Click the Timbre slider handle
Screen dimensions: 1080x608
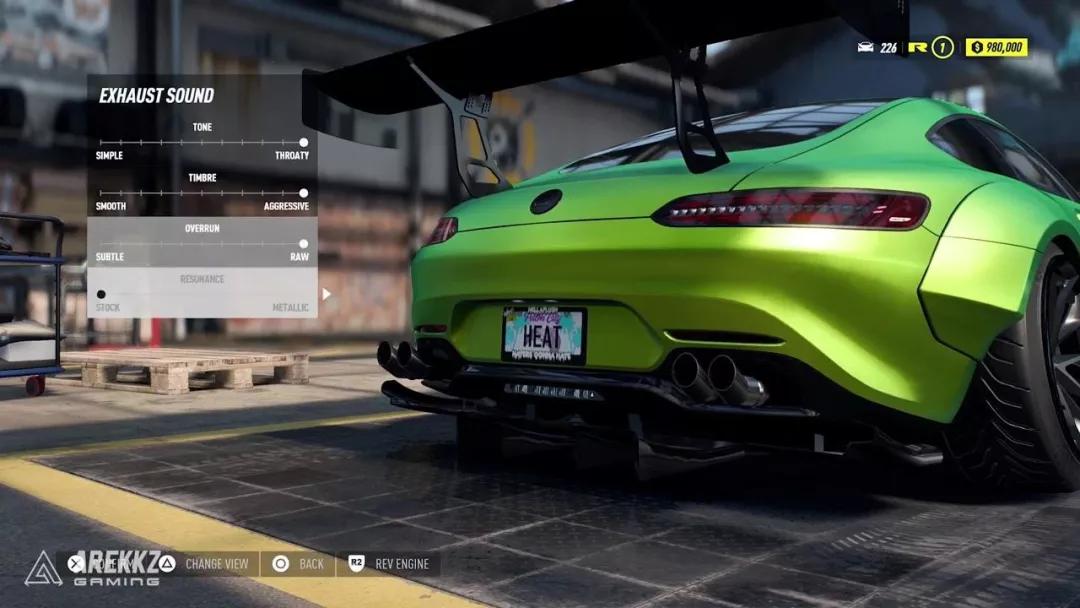(x=303, y=193)
